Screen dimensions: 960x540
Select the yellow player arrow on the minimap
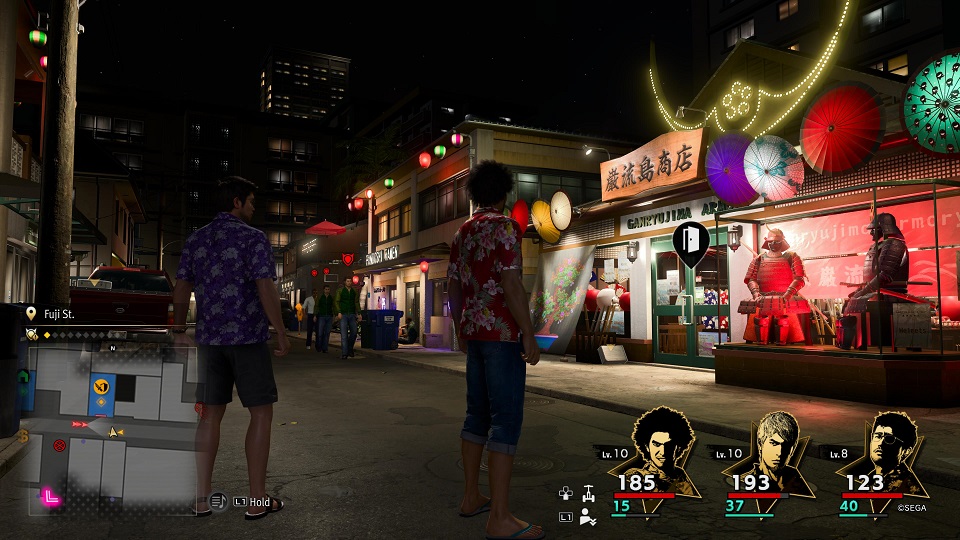114,431
